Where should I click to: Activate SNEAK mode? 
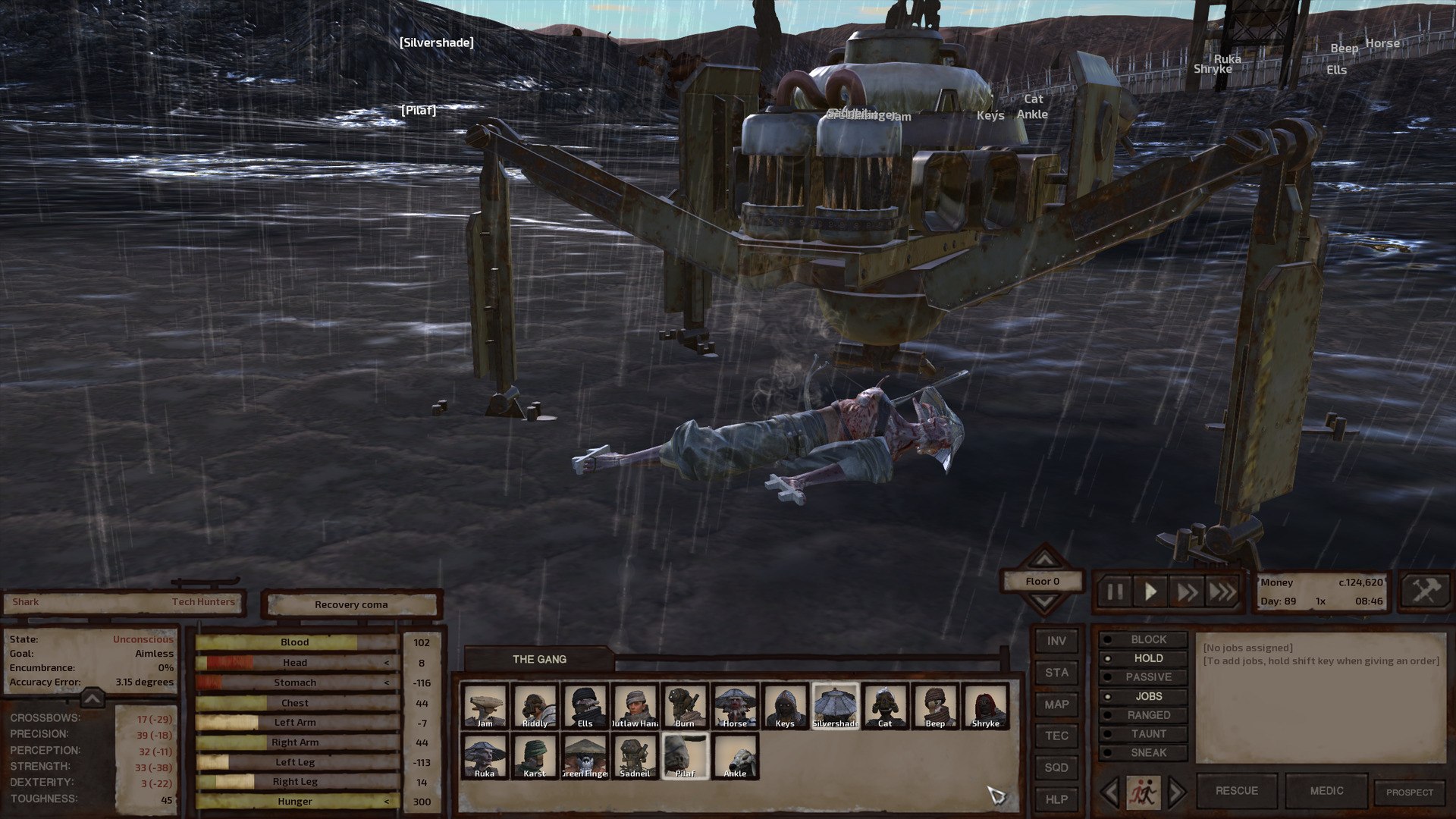[x=1147, y=752]
